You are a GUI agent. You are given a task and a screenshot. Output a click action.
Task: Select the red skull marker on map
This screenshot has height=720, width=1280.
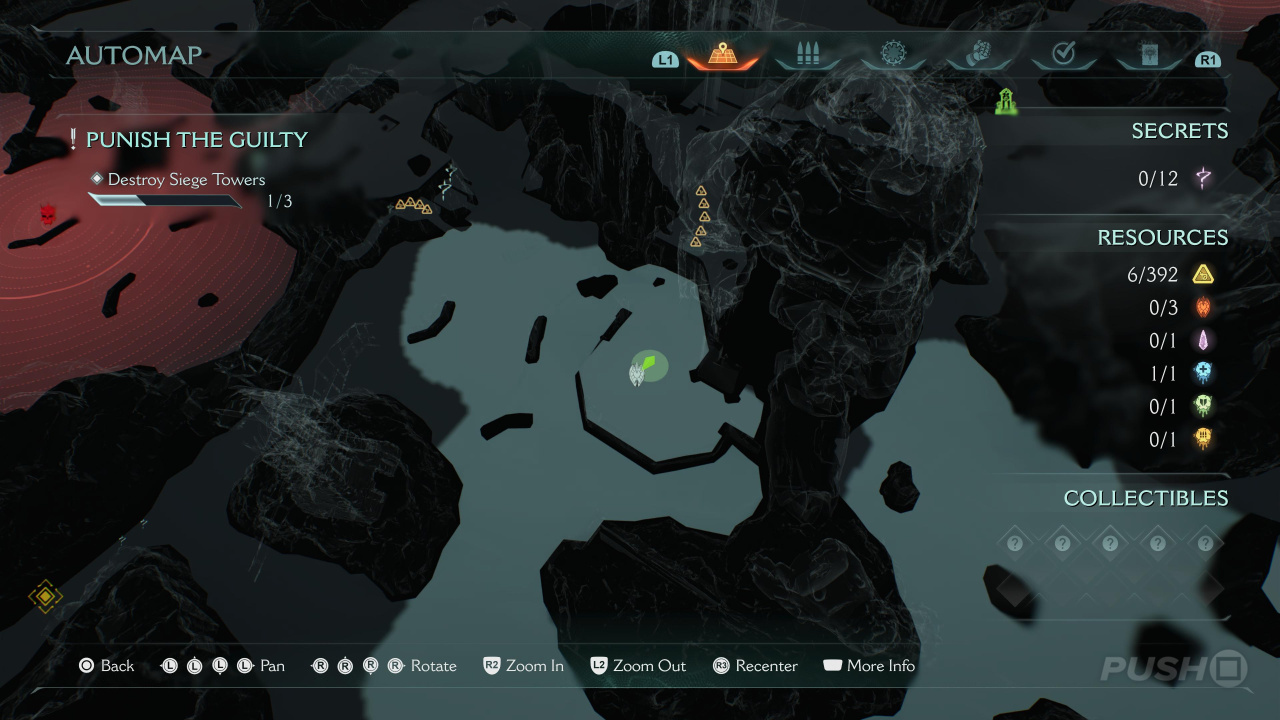[47, 214]
